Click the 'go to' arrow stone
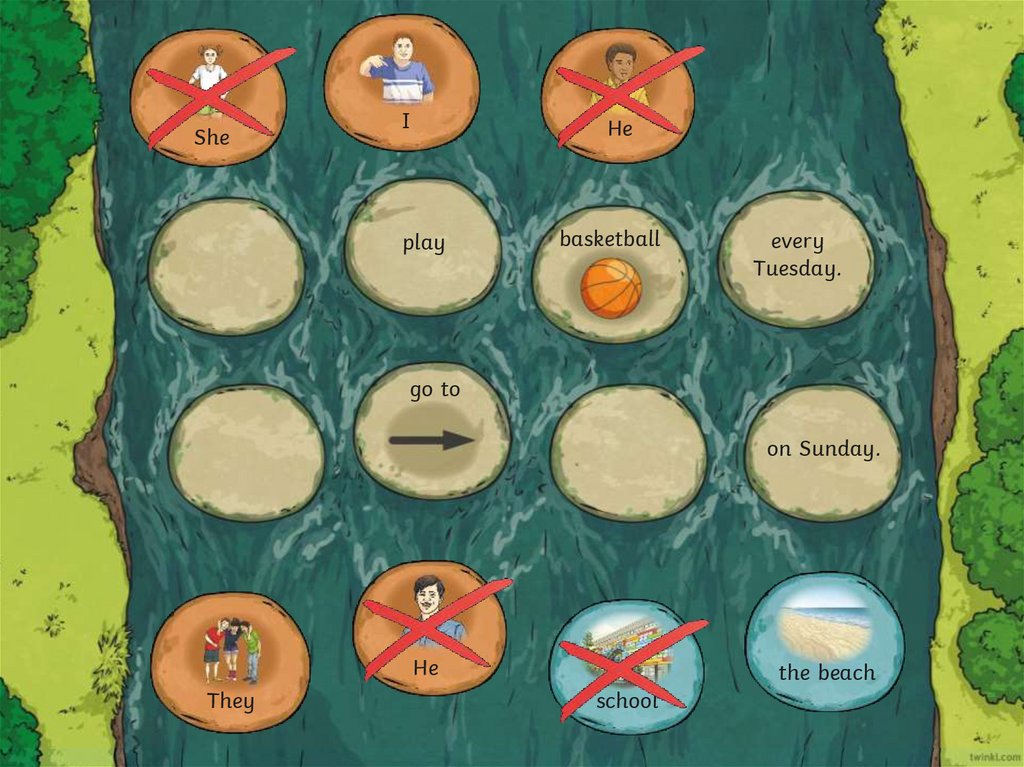 coord(433,430)
